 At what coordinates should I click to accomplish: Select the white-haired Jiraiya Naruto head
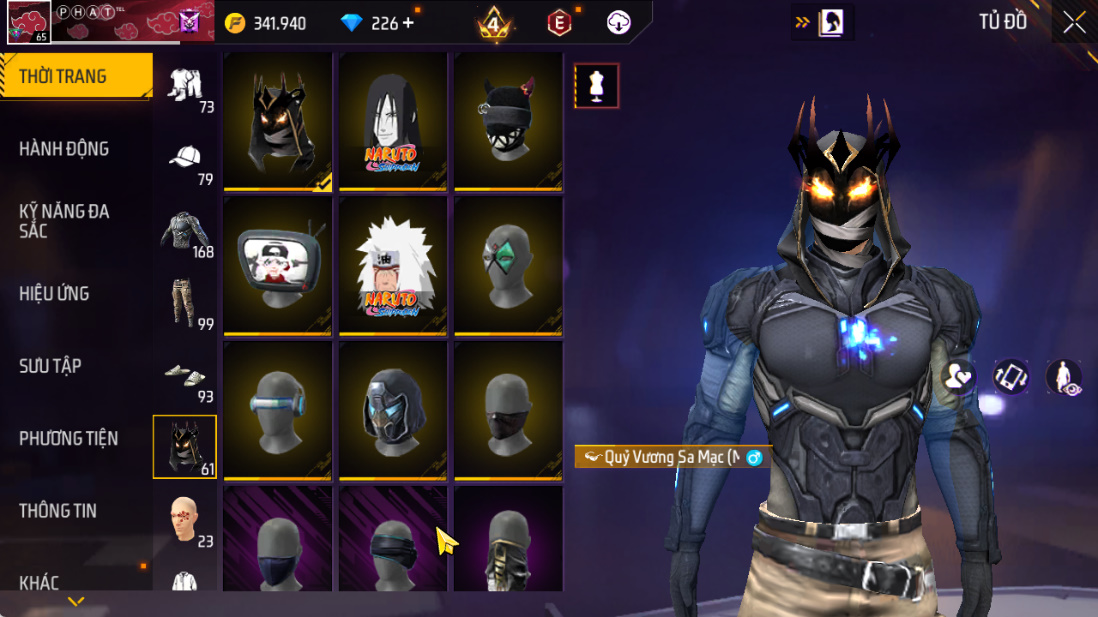coord(393,265)
